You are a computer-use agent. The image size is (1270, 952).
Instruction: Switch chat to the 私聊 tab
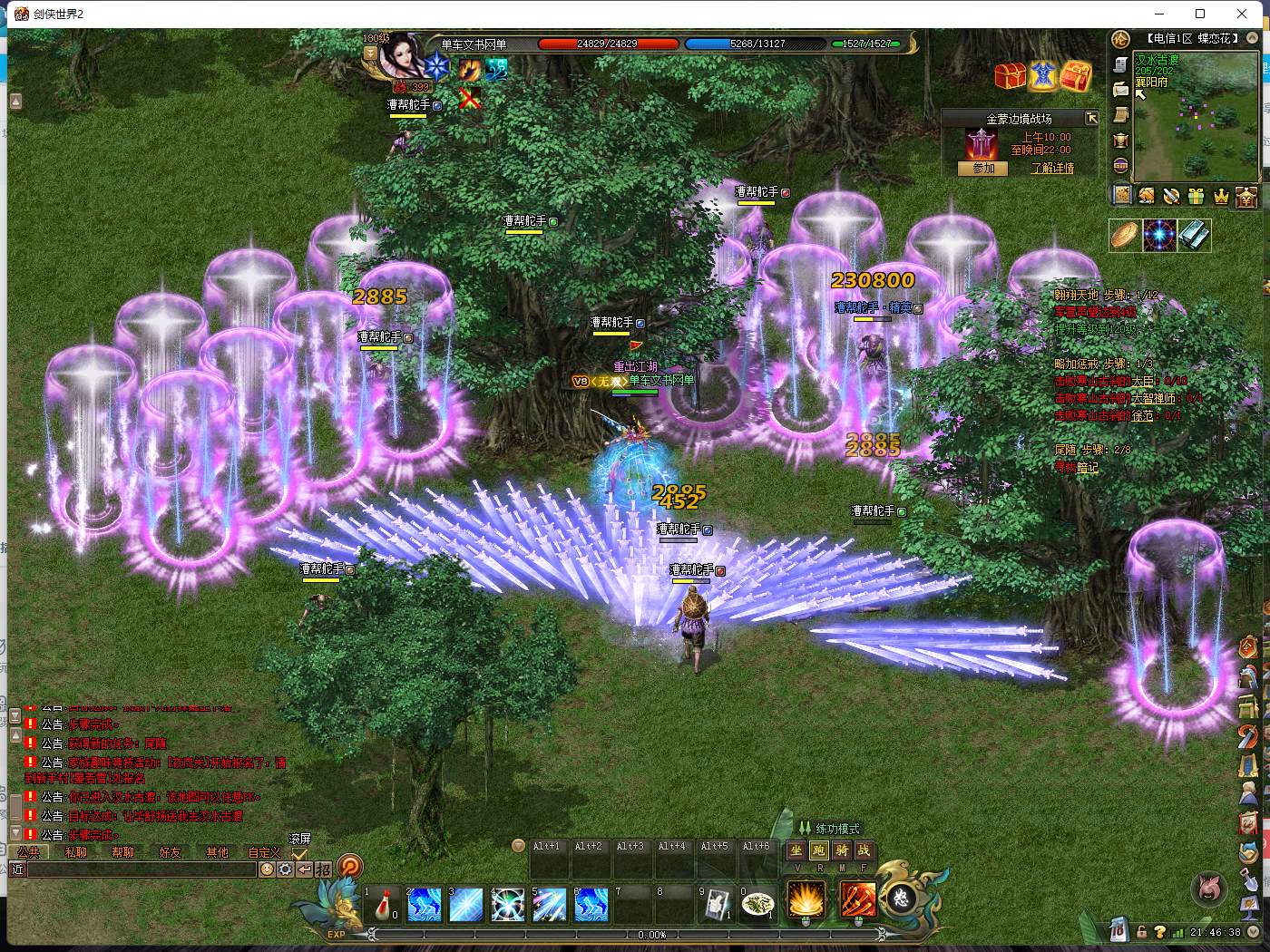click(x=76, y=852)
